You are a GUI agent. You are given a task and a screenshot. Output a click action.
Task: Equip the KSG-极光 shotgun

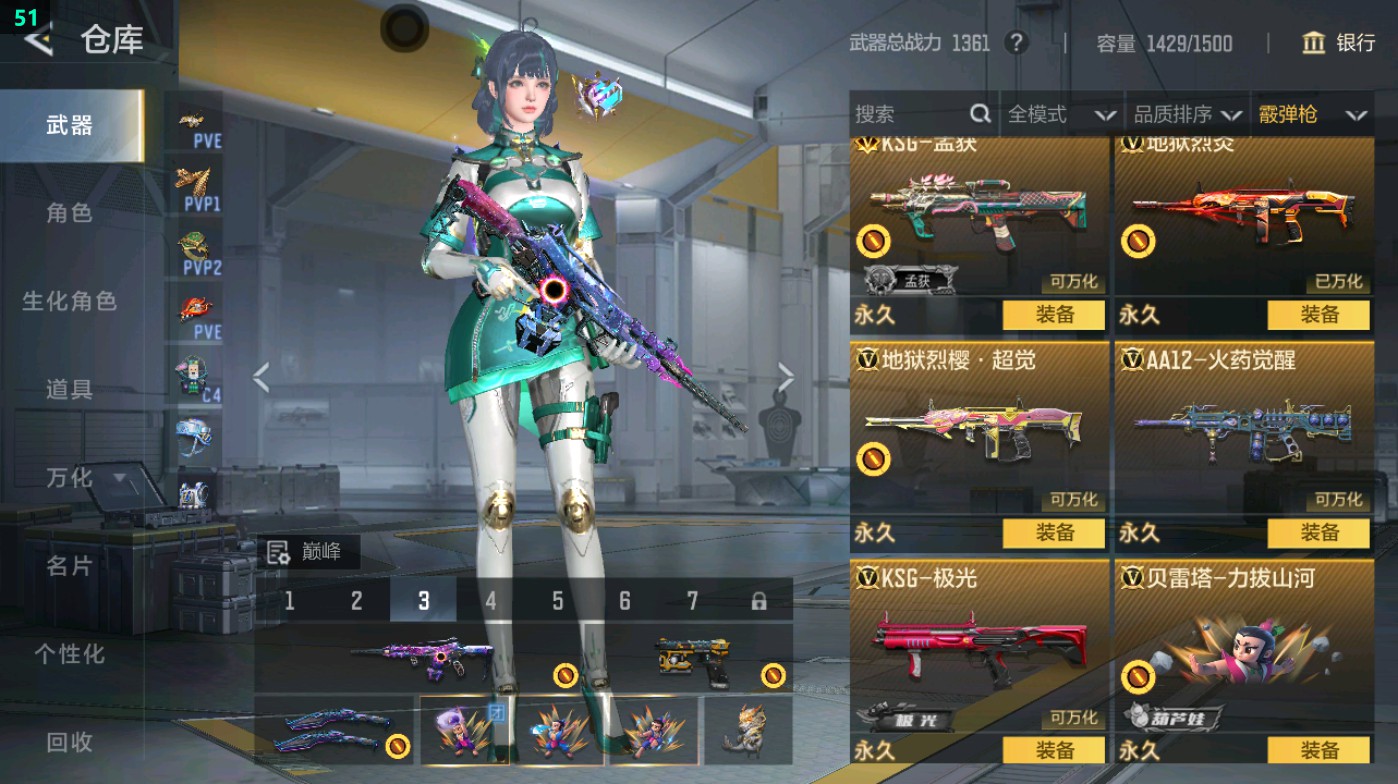pos(1054,750)
